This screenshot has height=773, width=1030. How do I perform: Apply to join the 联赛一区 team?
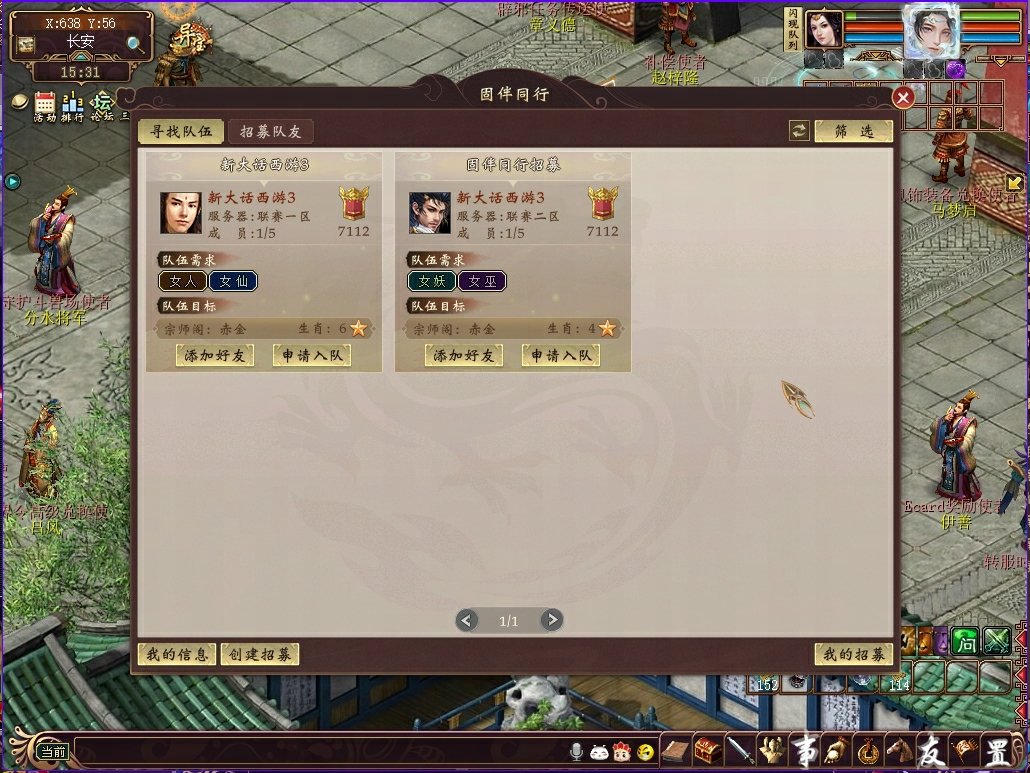[311, 355]
